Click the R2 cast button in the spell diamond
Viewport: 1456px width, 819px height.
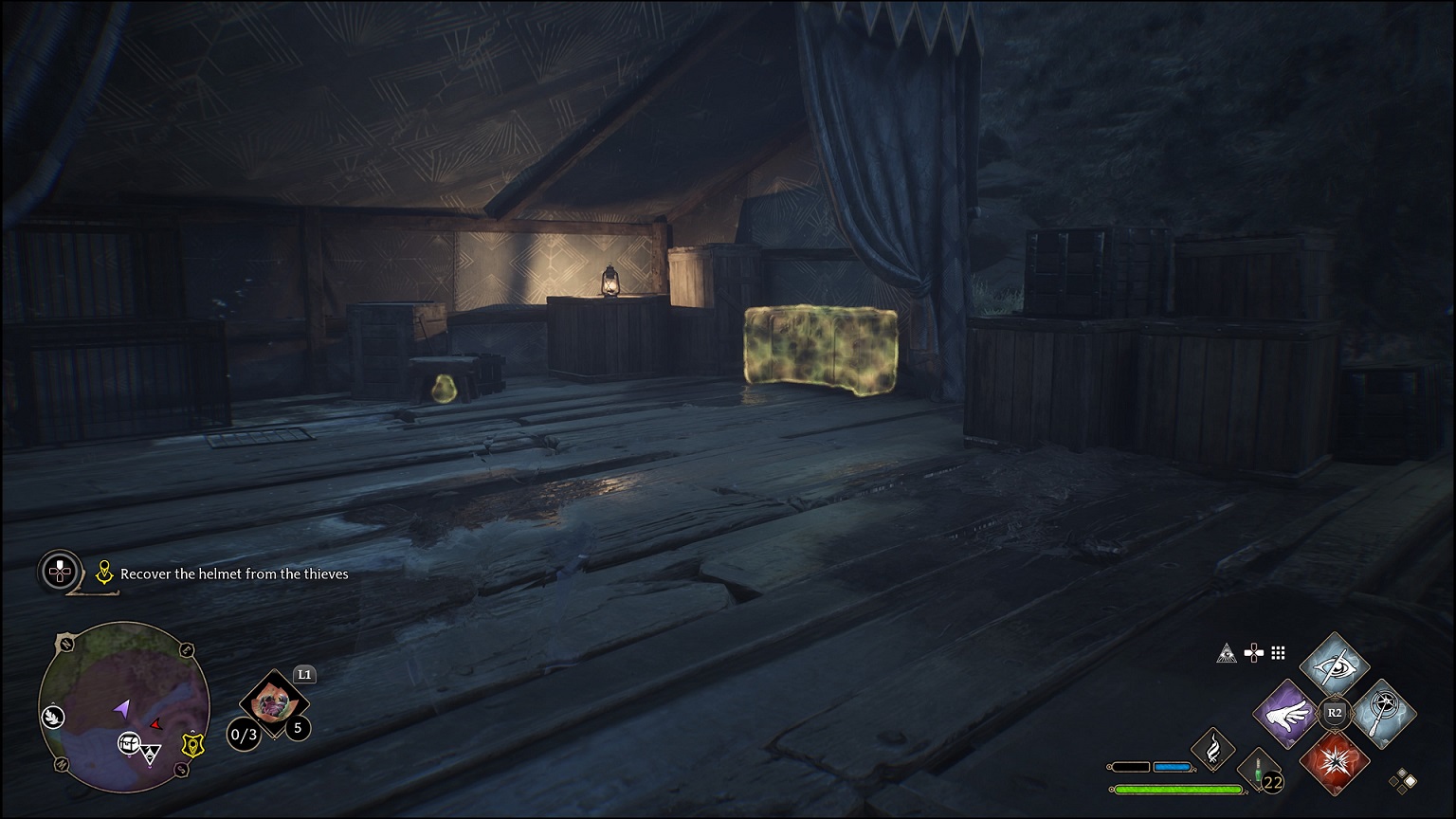tap(1334, 713)
